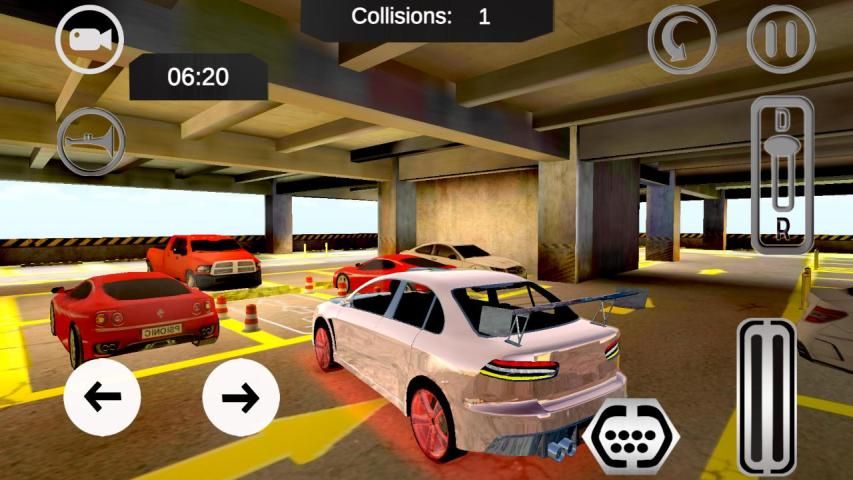Steer right with the right arrow button
This screenshot has width=853, height=480.
[240, 397]
